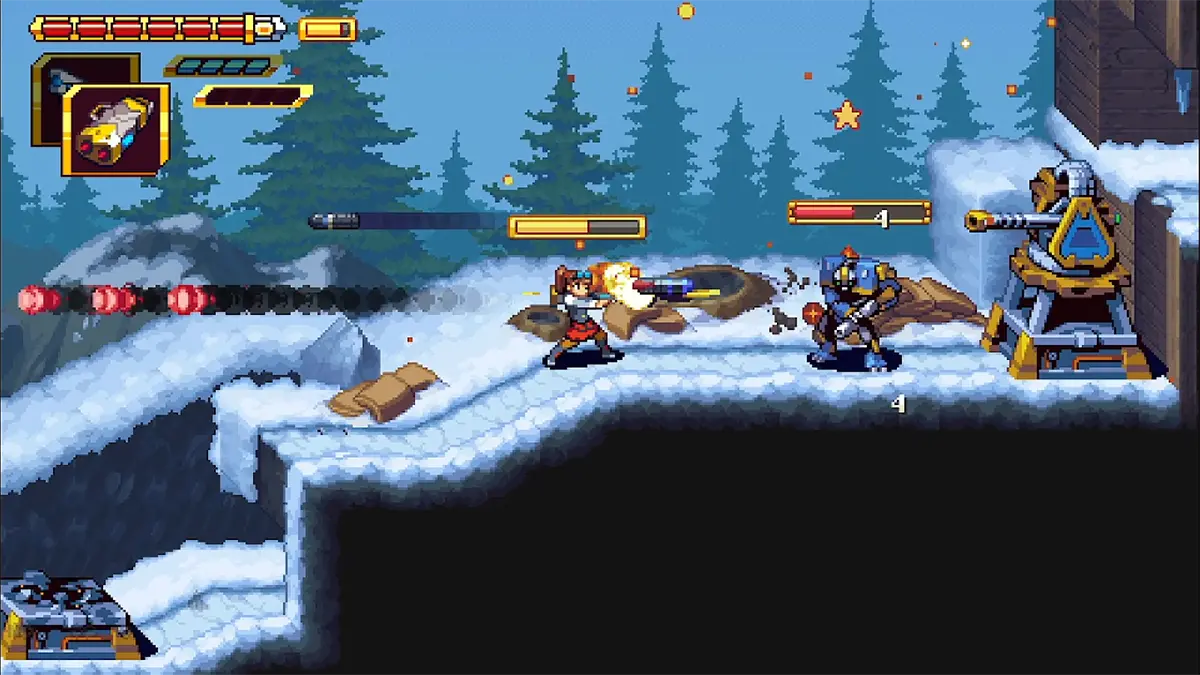
Task: Switch to the secondary weapon slot behind
Action: coord(60,72)
